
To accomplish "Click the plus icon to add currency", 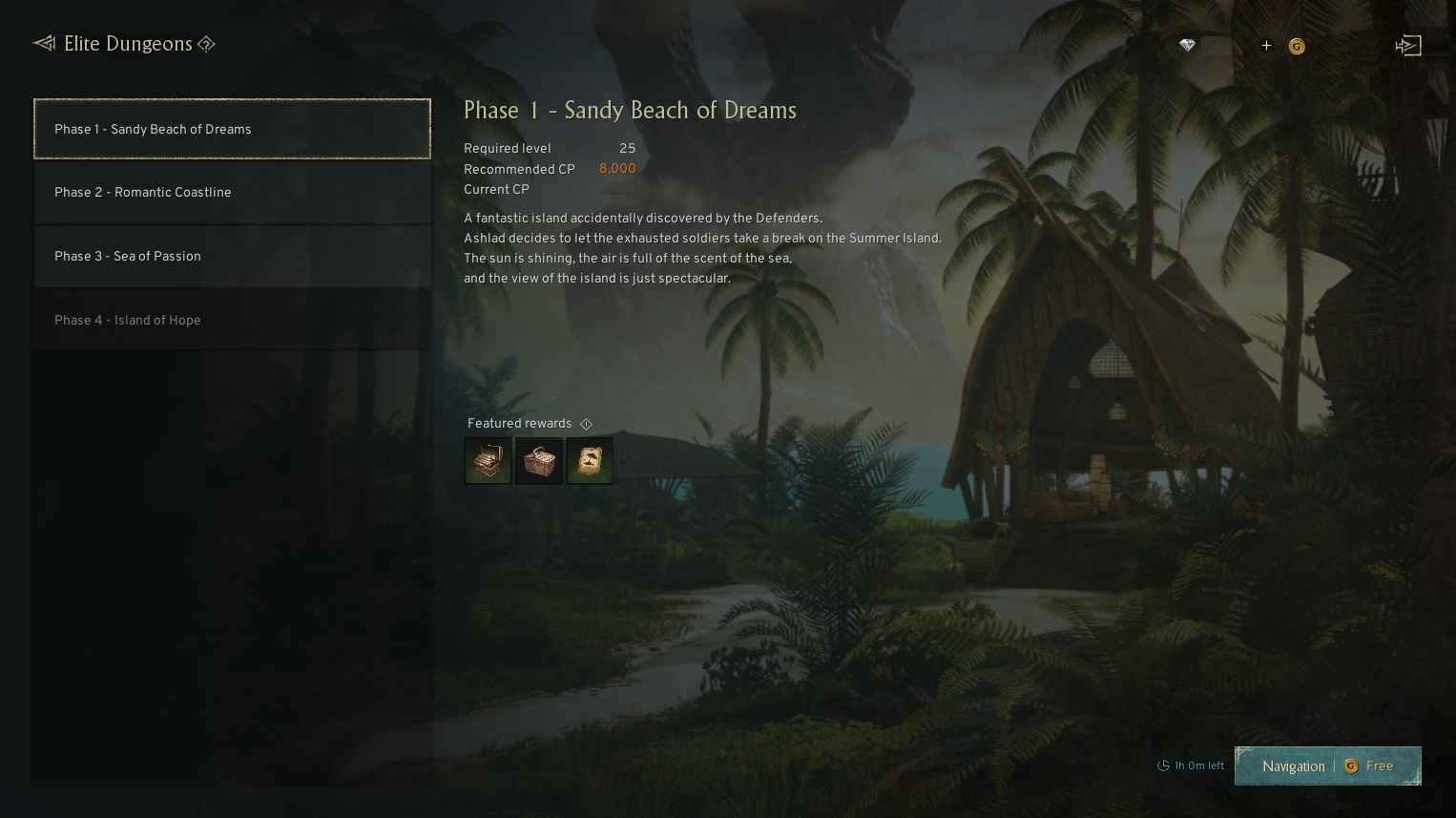I will (x=1266, y=45).
